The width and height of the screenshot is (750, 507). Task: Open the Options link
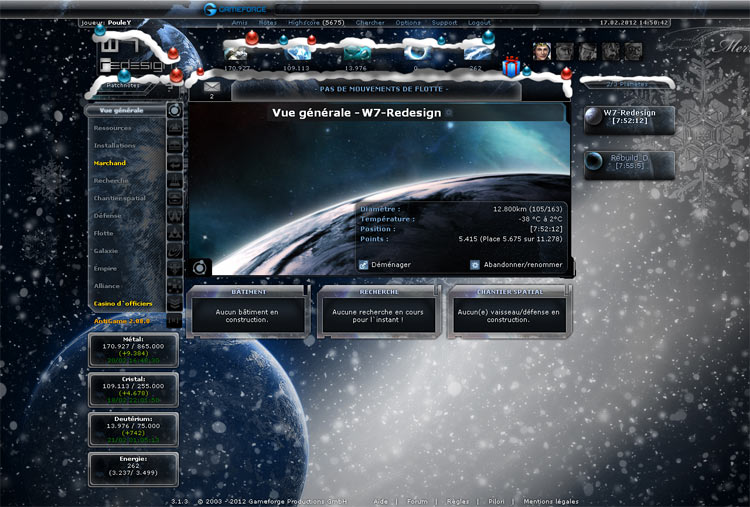point(408,21)
